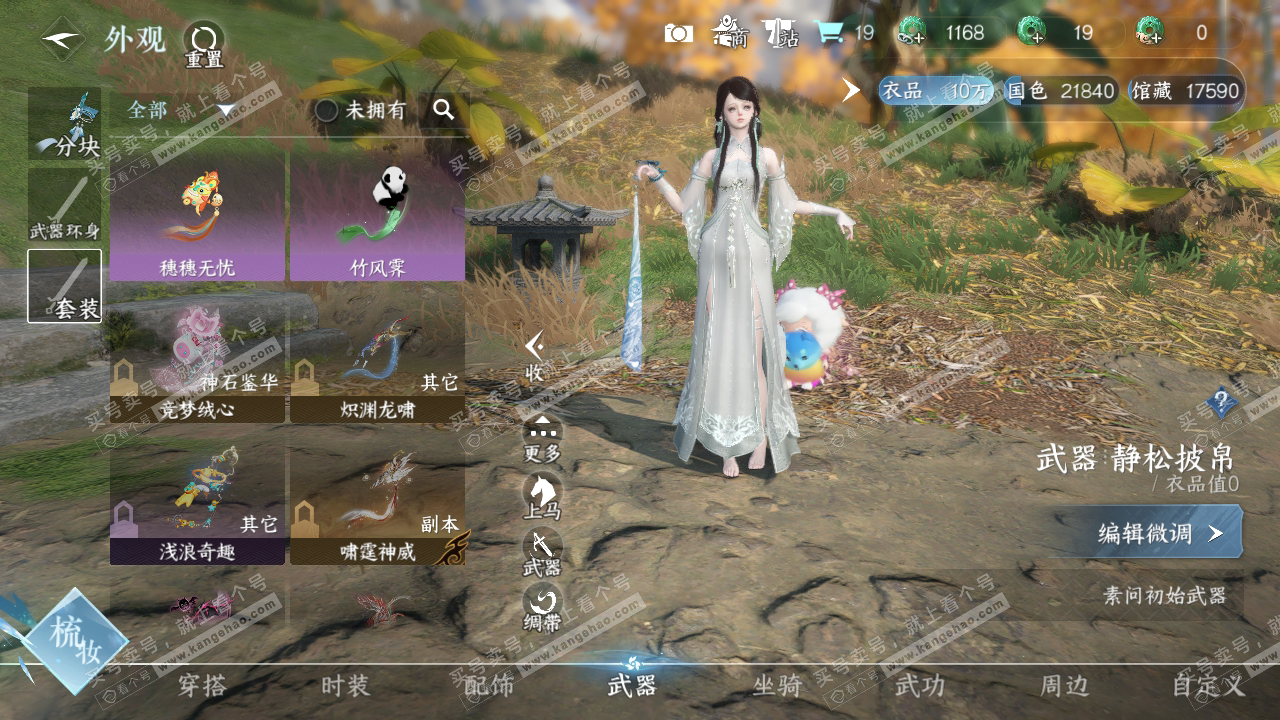
Task: Toggle the 未拥有 checkbox
Action: [x=327, y=110]
